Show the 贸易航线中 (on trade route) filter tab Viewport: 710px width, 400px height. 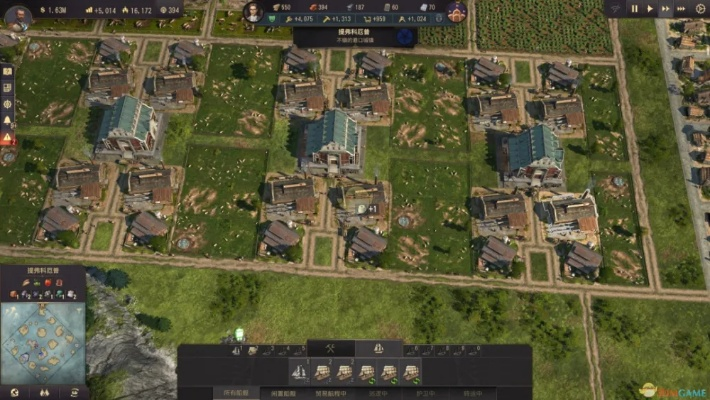tap(331, 393)
